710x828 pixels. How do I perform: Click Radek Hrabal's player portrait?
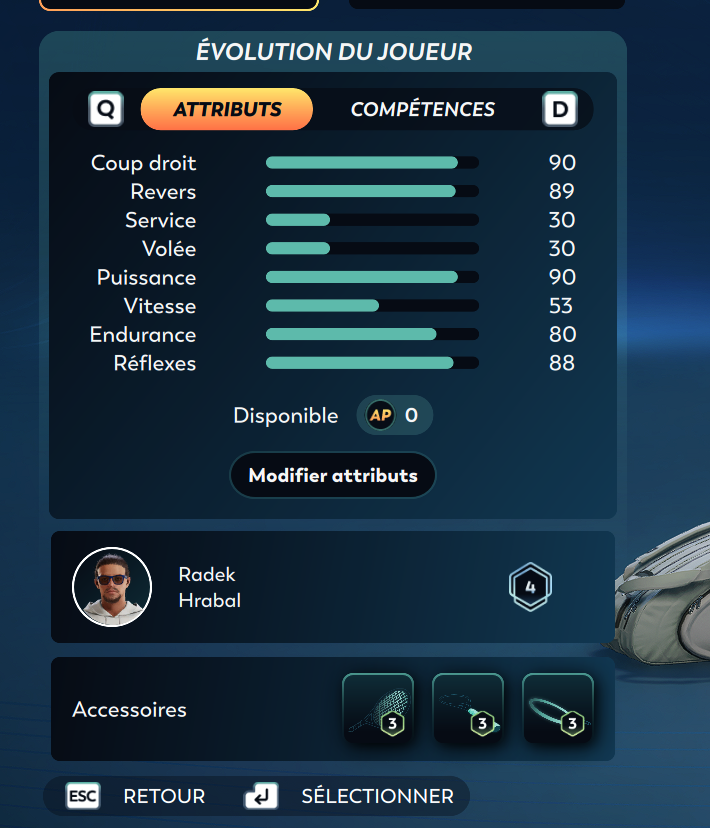pos(112,587)
